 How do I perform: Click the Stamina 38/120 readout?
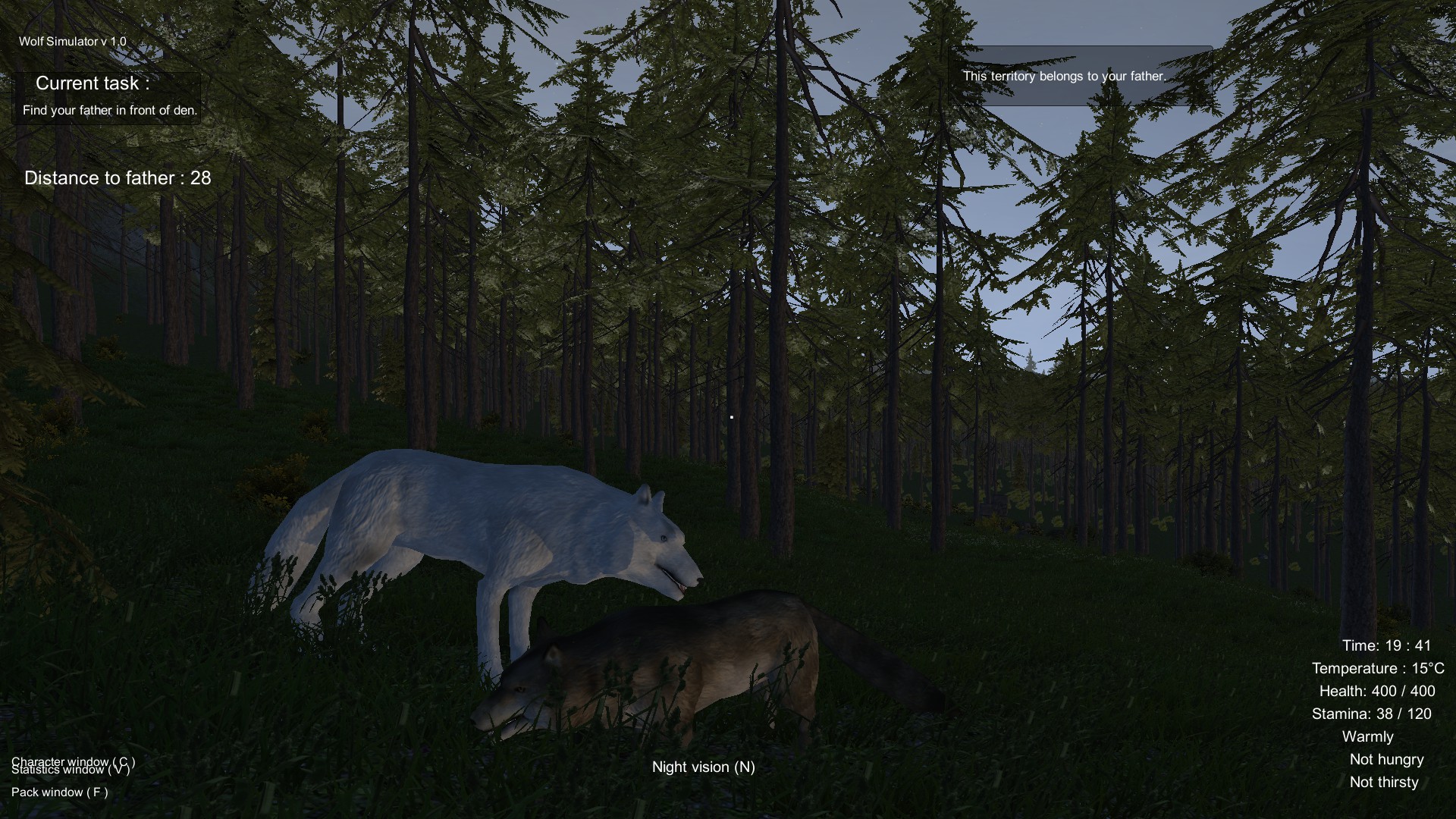1373,714
